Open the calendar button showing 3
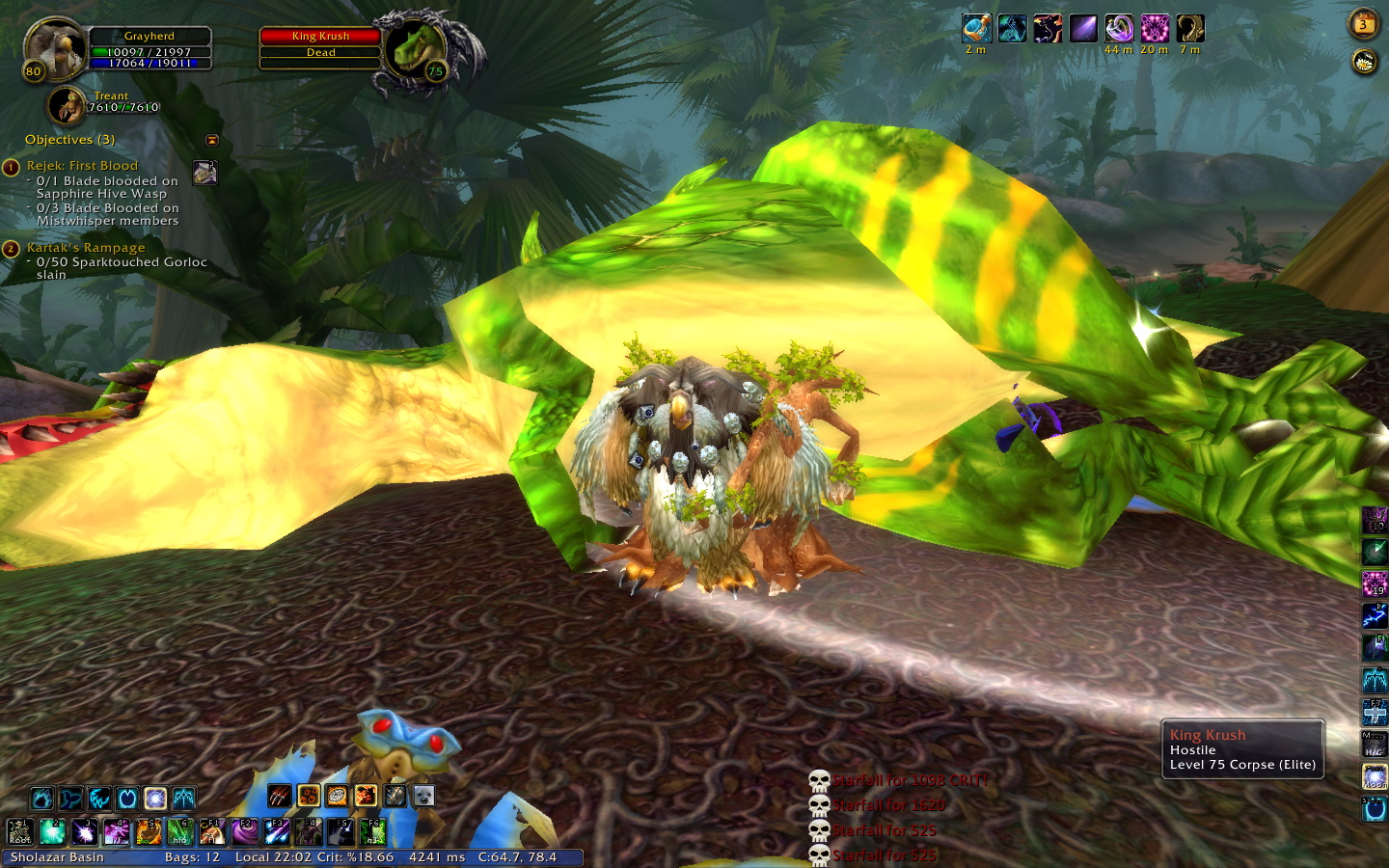 1363,24
